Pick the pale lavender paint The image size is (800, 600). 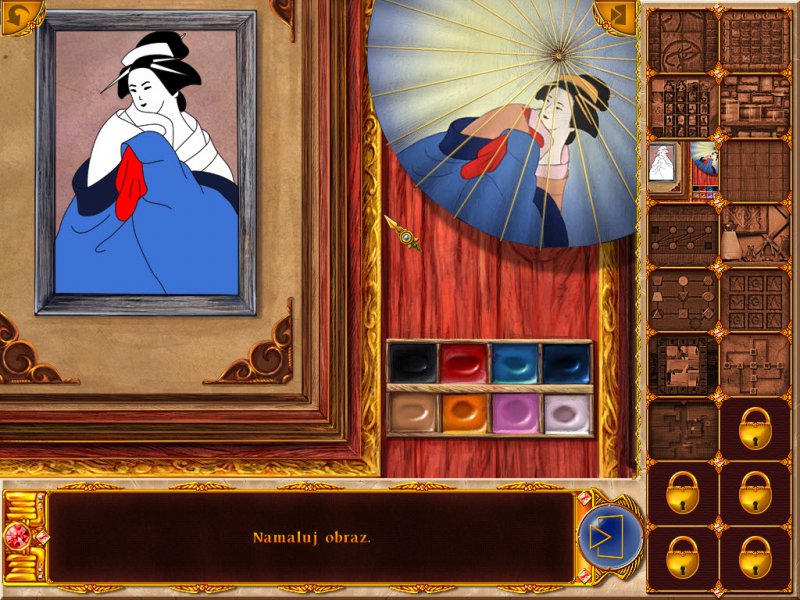coord(566,412)
